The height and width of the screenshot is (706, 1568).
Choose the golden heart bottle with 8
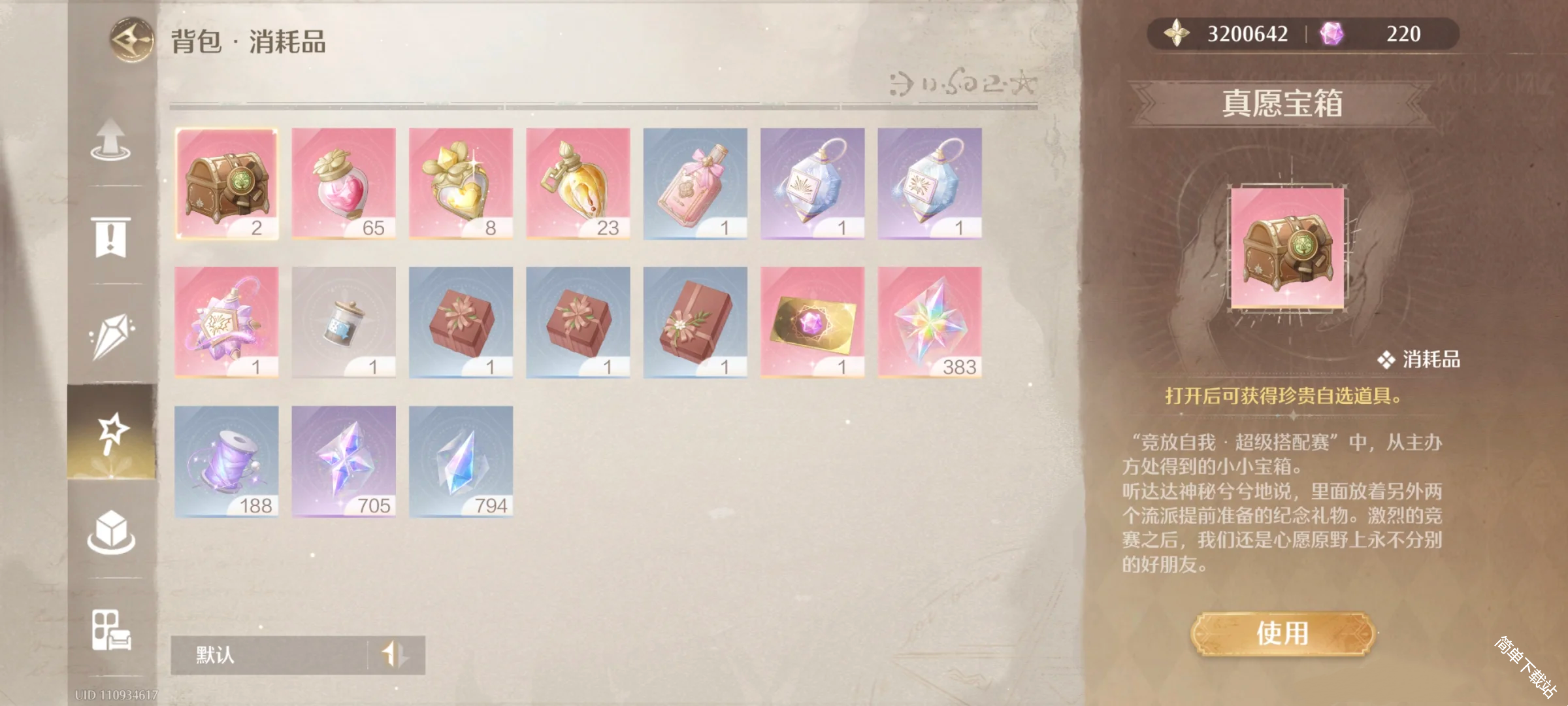[461, 184]
